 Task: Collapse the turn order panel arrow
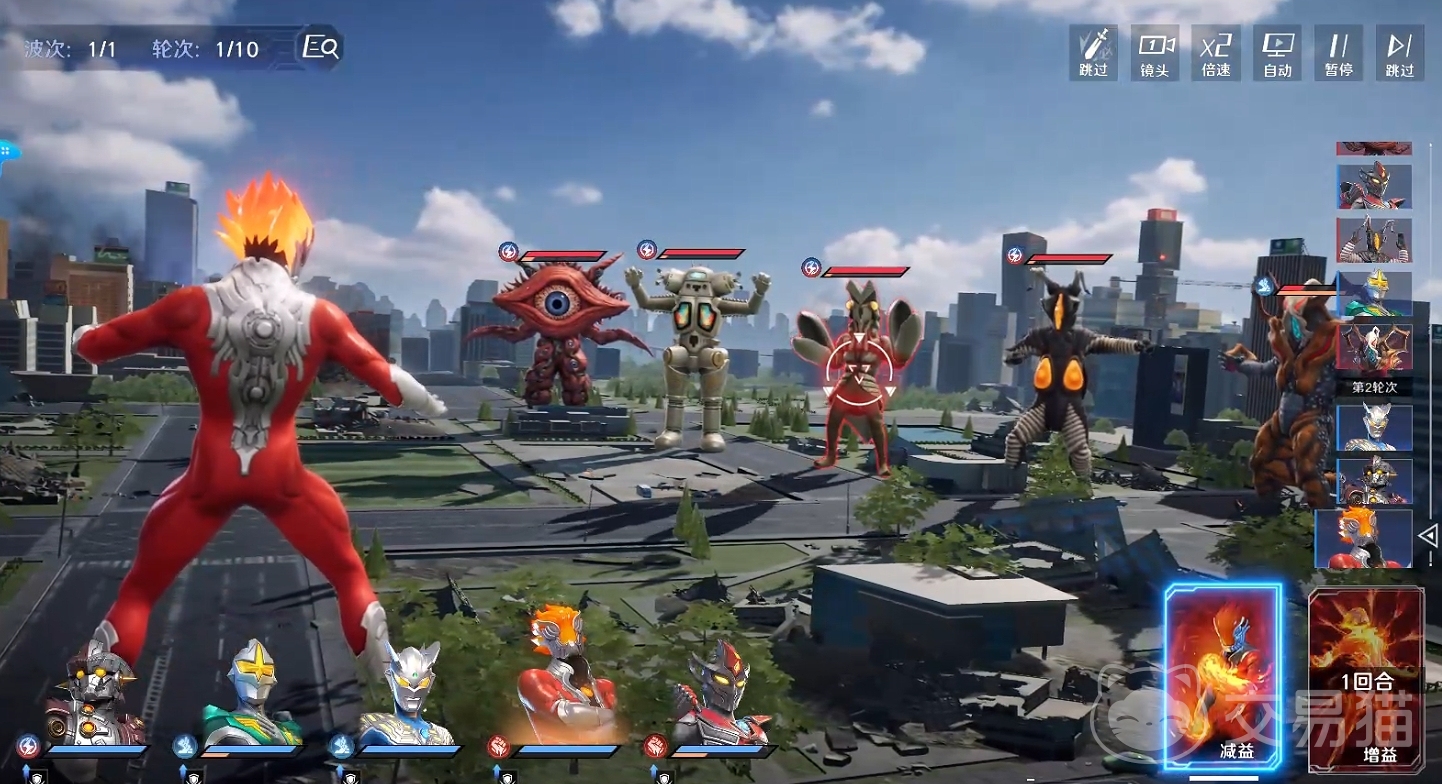pos(1428,535)
